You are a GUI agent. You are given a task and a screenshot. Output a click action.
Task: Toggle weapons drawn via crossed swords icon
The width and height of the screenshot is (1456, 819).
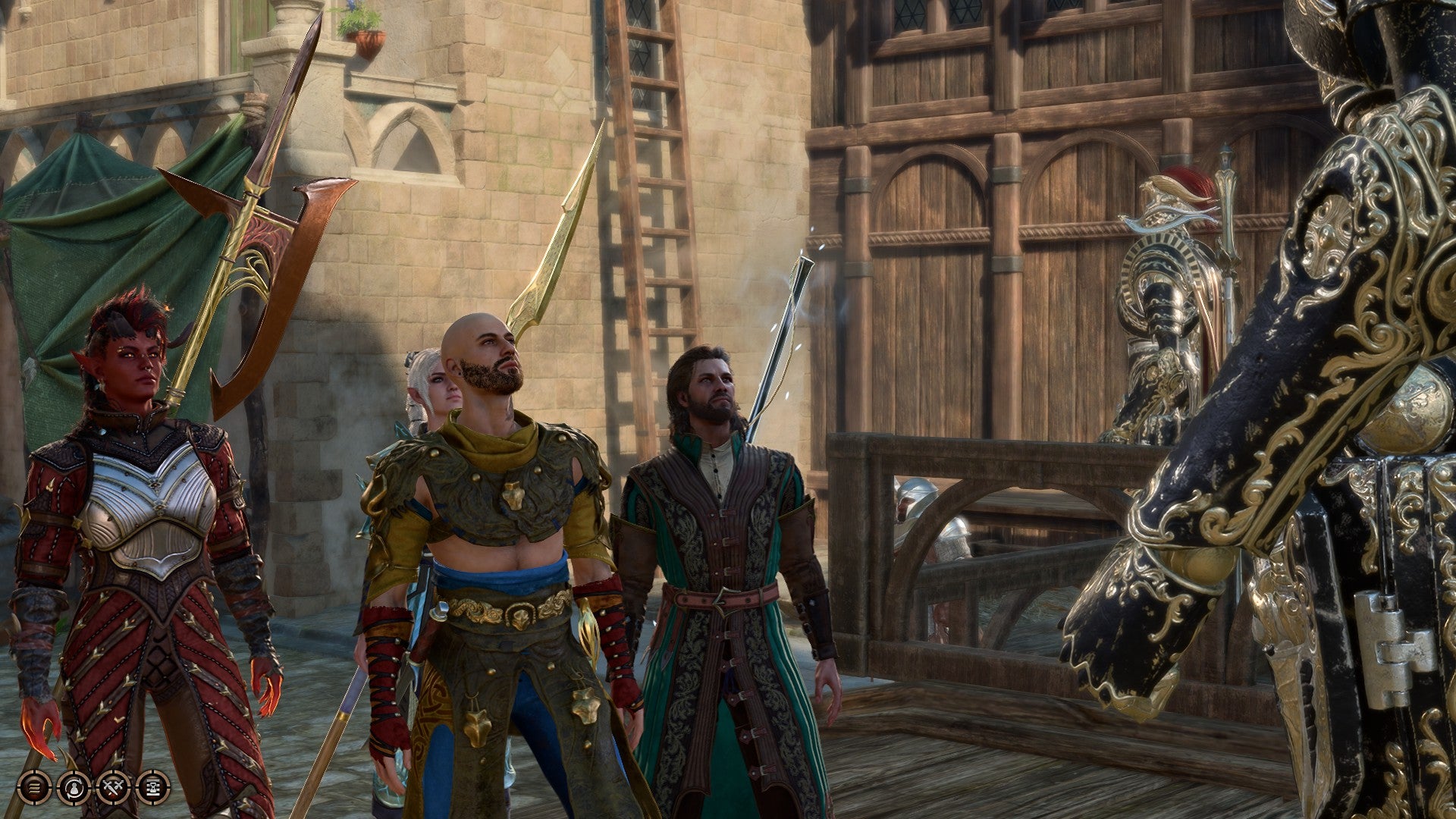point(112,789)
